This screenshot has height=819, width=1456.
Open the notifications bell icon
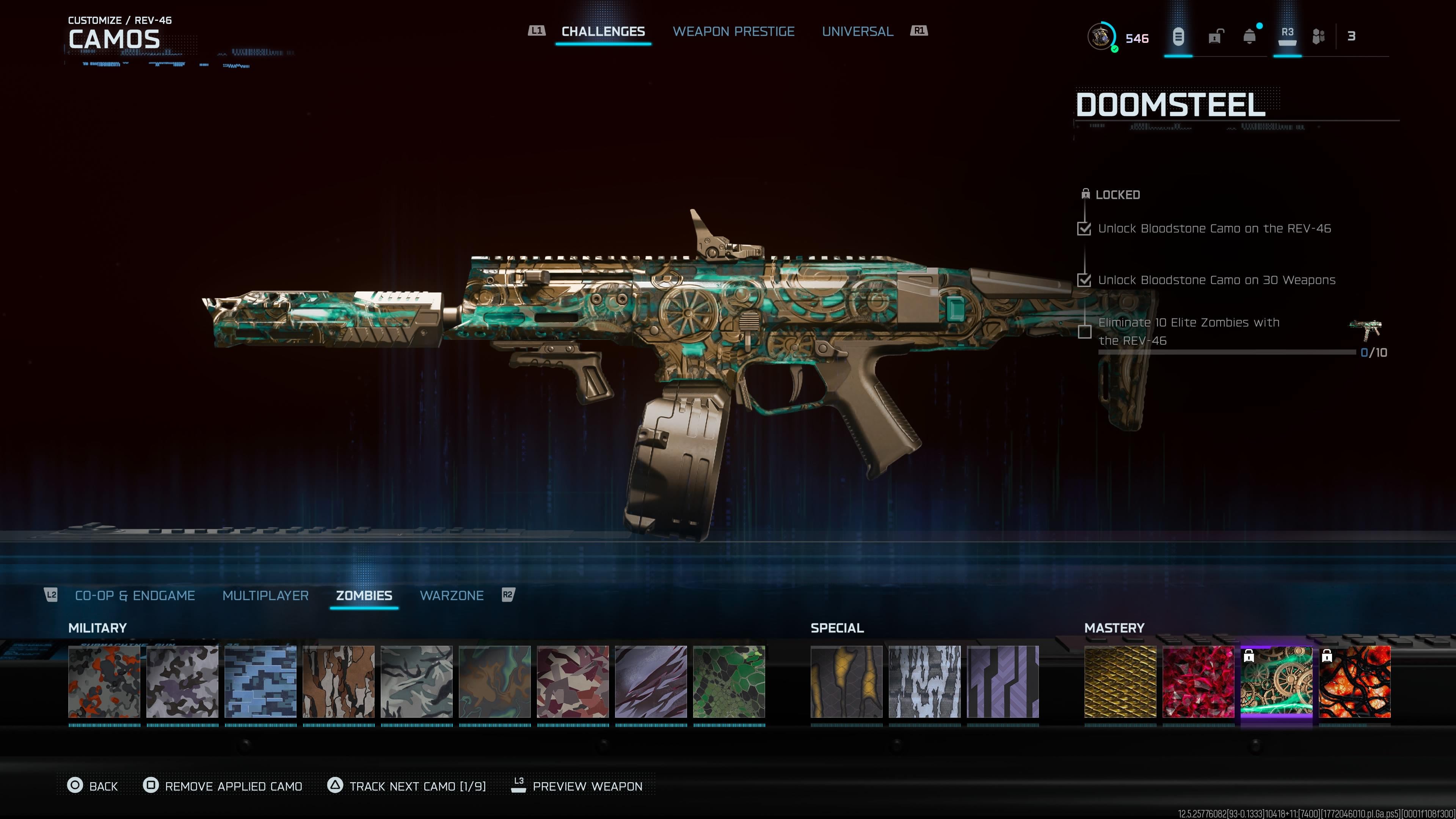[1250, 37]
